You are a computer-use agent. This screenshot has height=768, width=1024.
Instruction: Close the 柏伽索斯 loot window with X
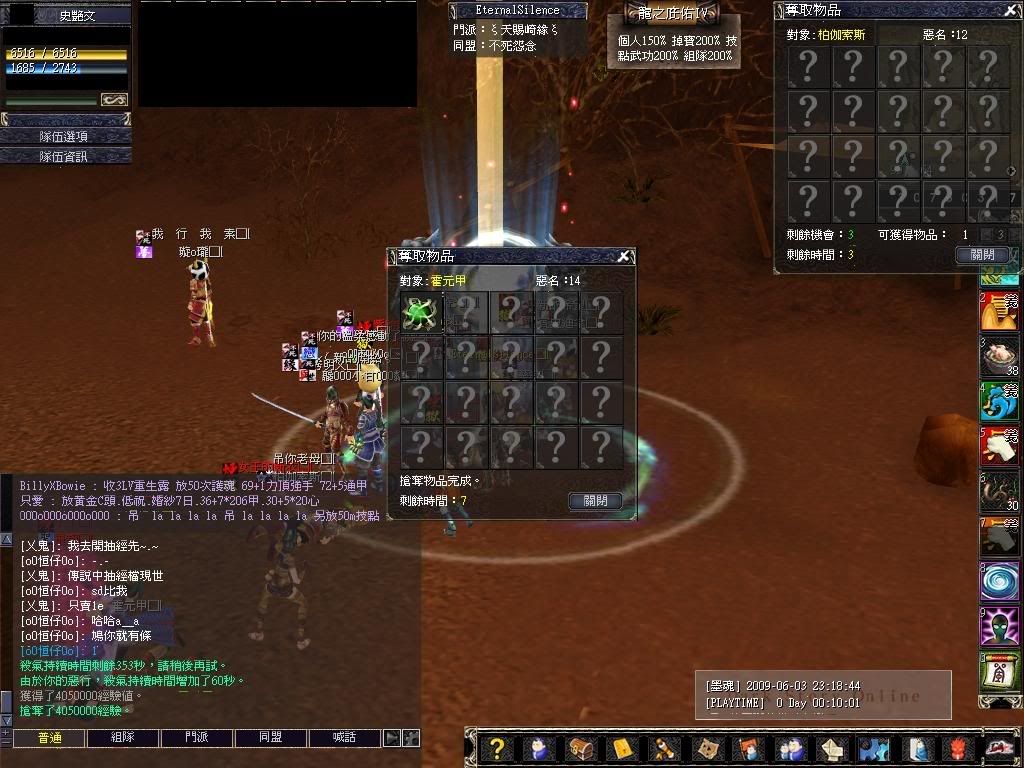[x=1010, y=11]
